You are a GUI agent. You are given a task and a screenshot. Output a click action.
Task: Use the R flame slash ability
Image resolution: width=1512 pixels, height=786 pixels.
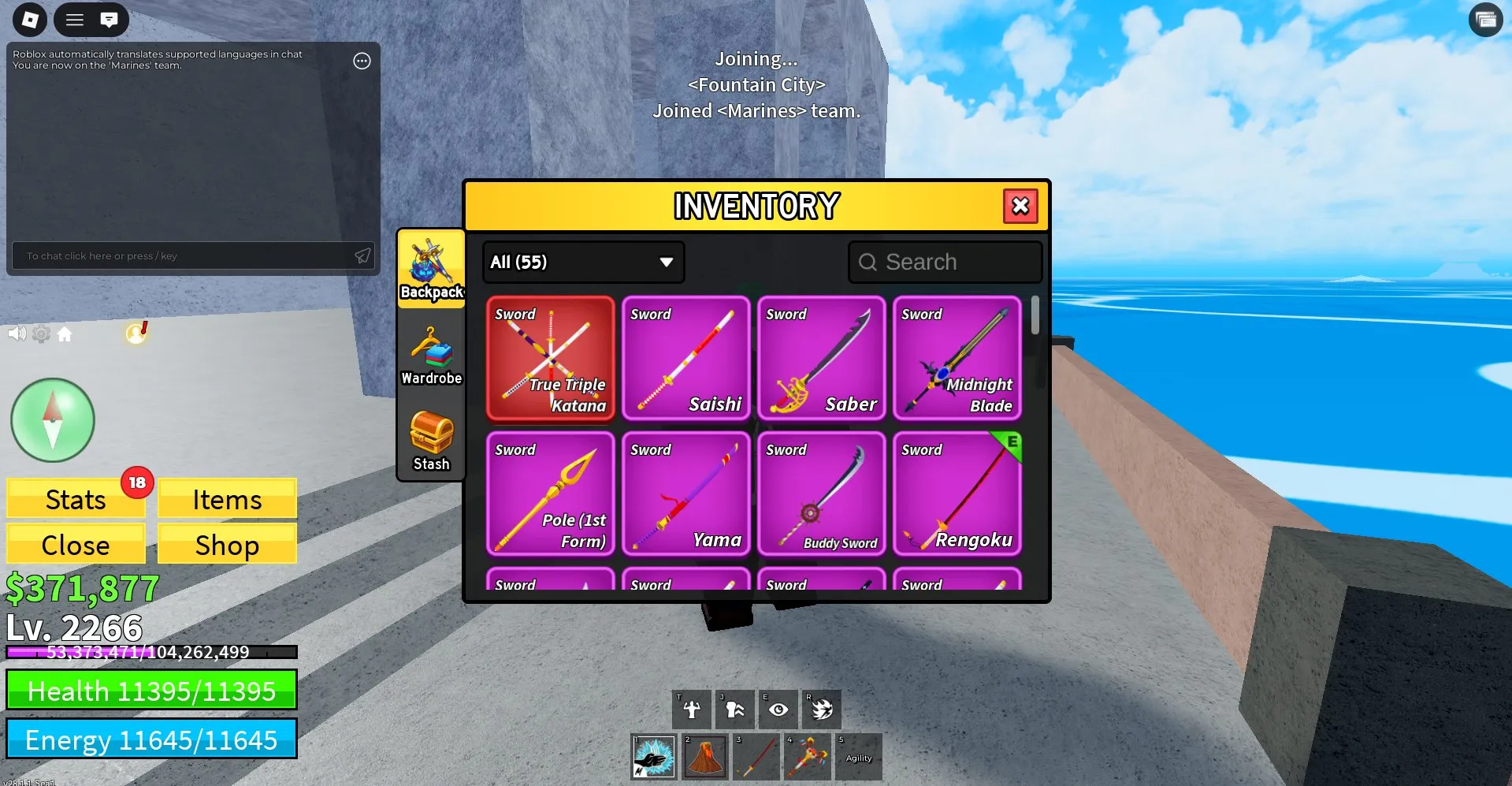[822, 708]
